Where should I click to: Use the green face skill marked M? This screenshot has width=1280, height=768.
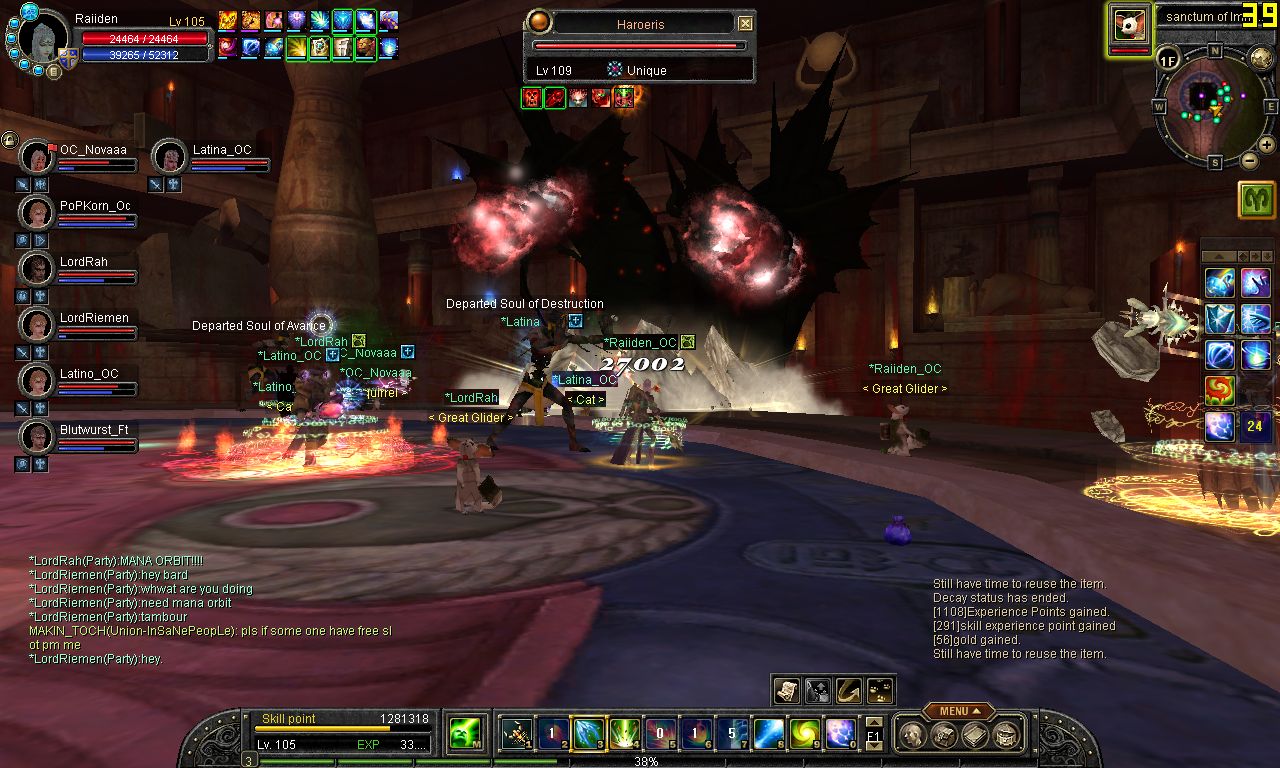click(x=464, y=734)
